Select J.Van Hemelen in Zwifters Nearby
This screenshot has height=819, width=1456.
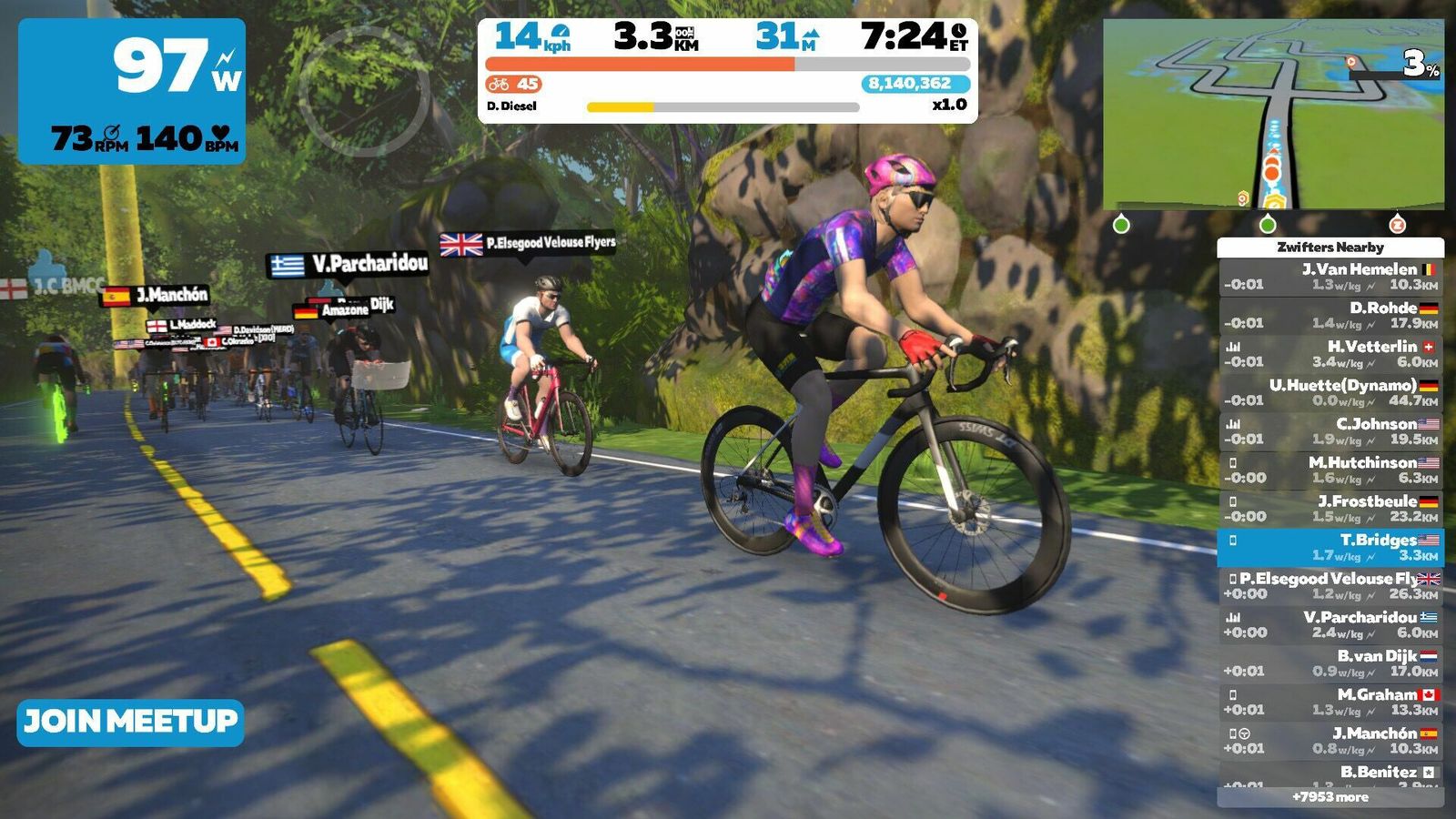point(1330,277)
